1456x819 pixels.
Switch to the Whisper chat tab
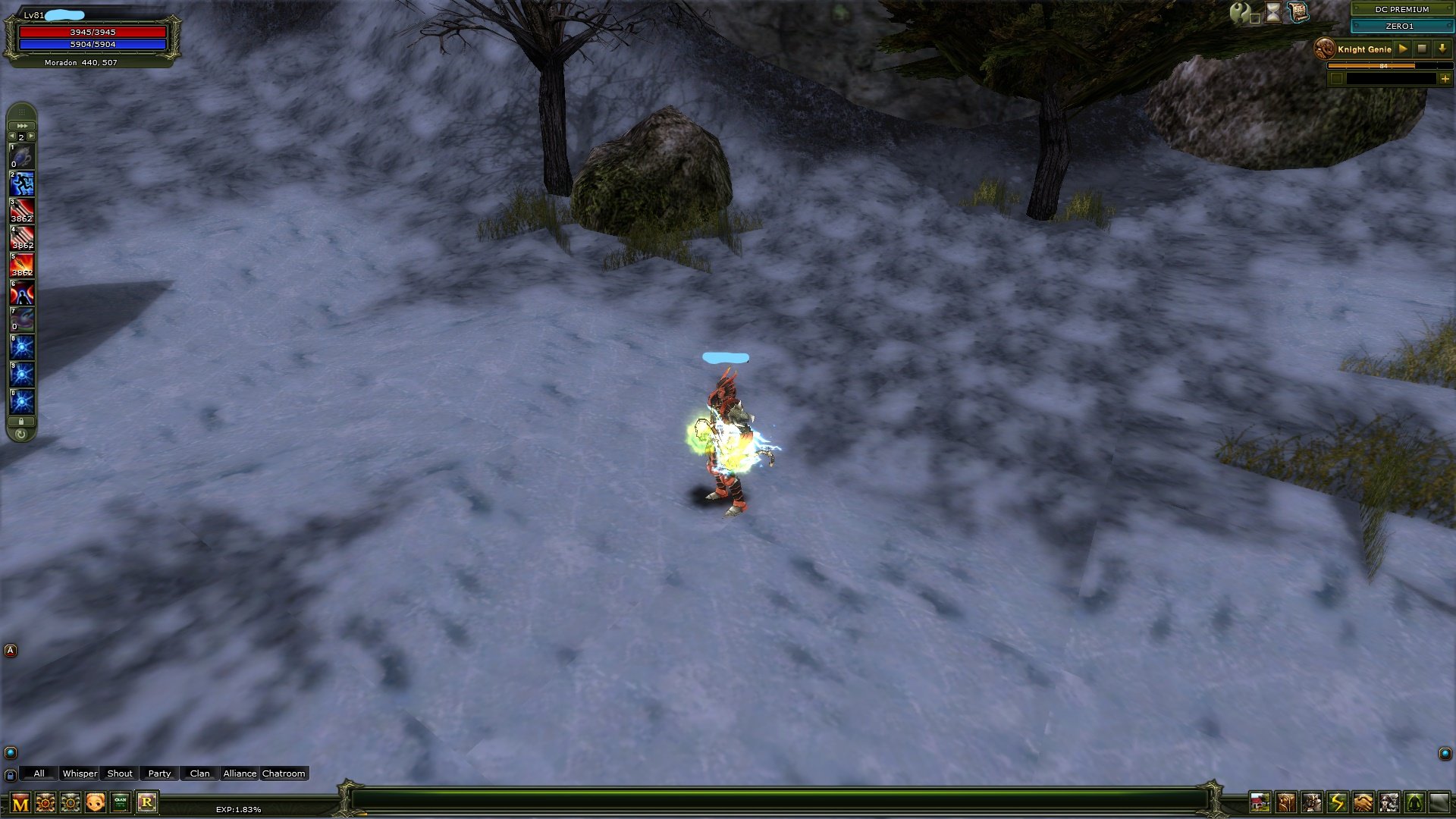pyautogui.click(x=79, y=773)
